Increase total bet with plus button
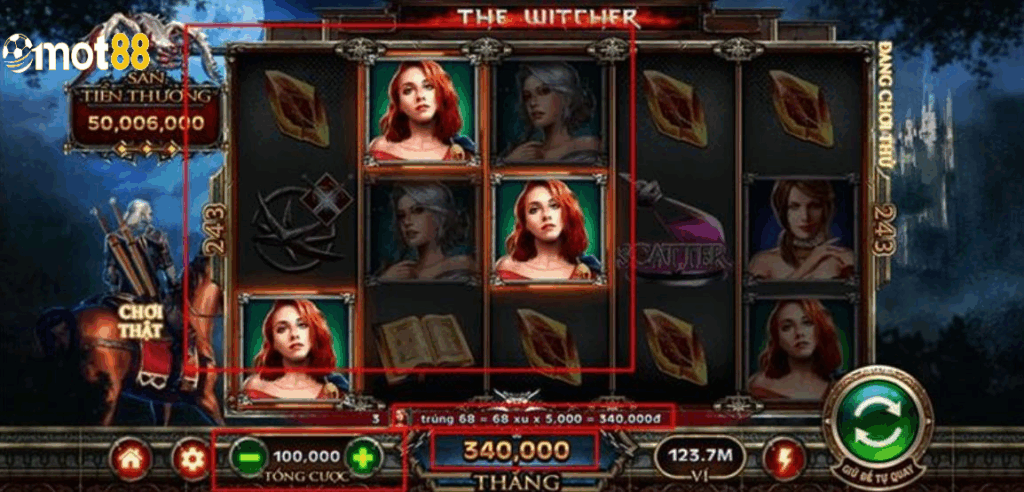 (362, 457)
